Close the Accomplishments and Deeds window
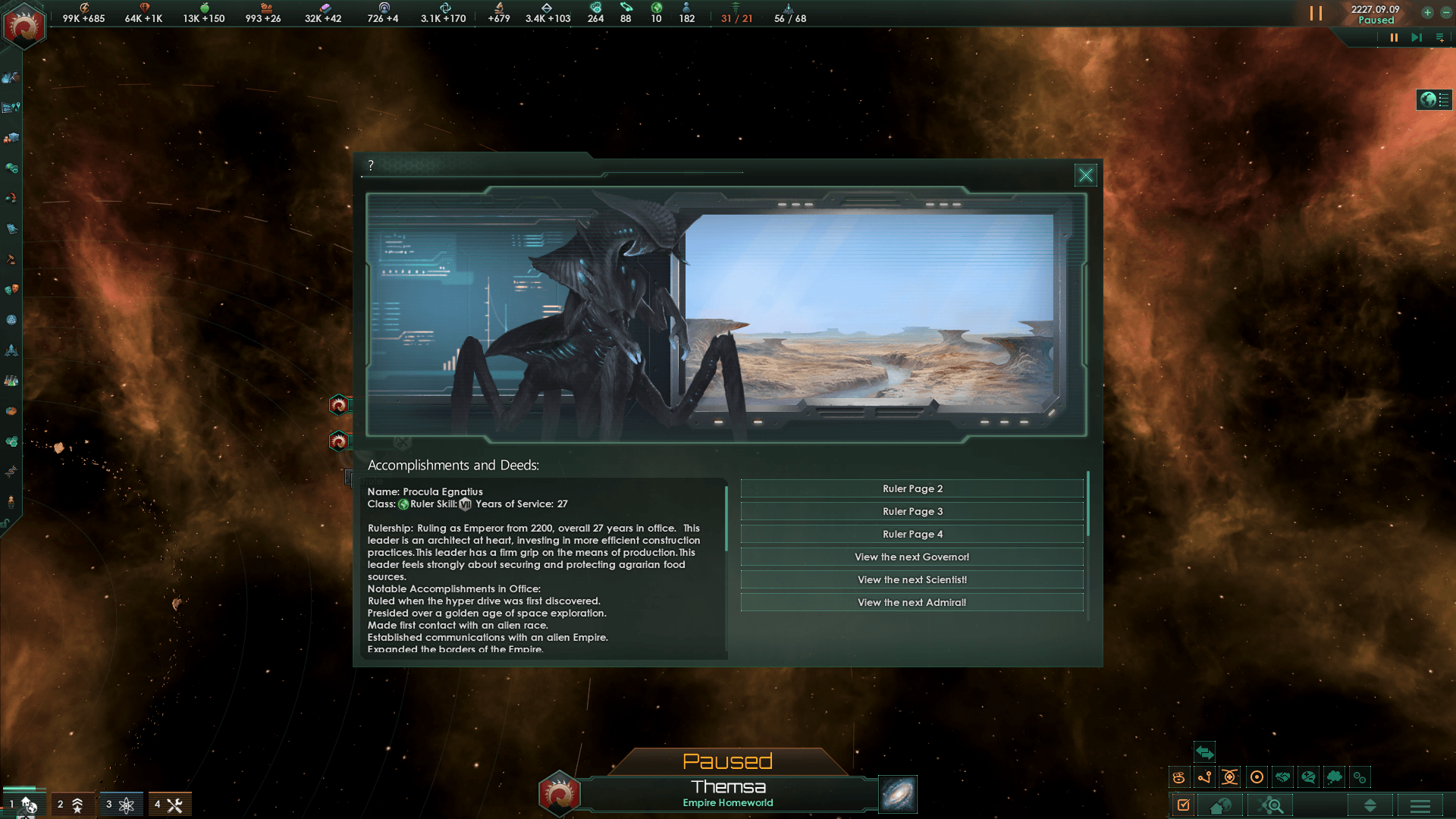Screen dimensions: 1456x819 (1085, 175)
